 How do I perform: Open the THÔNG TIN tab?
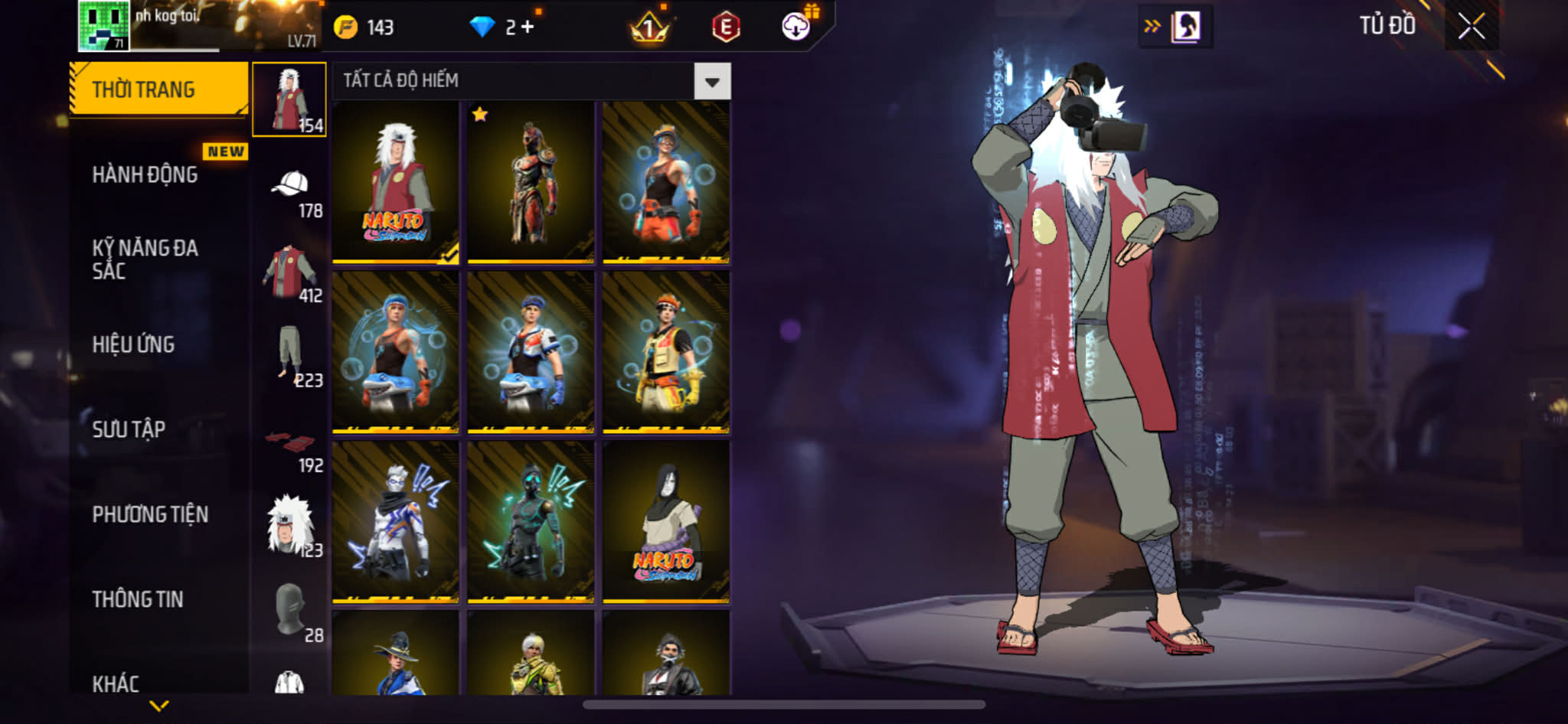click(x=138, y=599)
